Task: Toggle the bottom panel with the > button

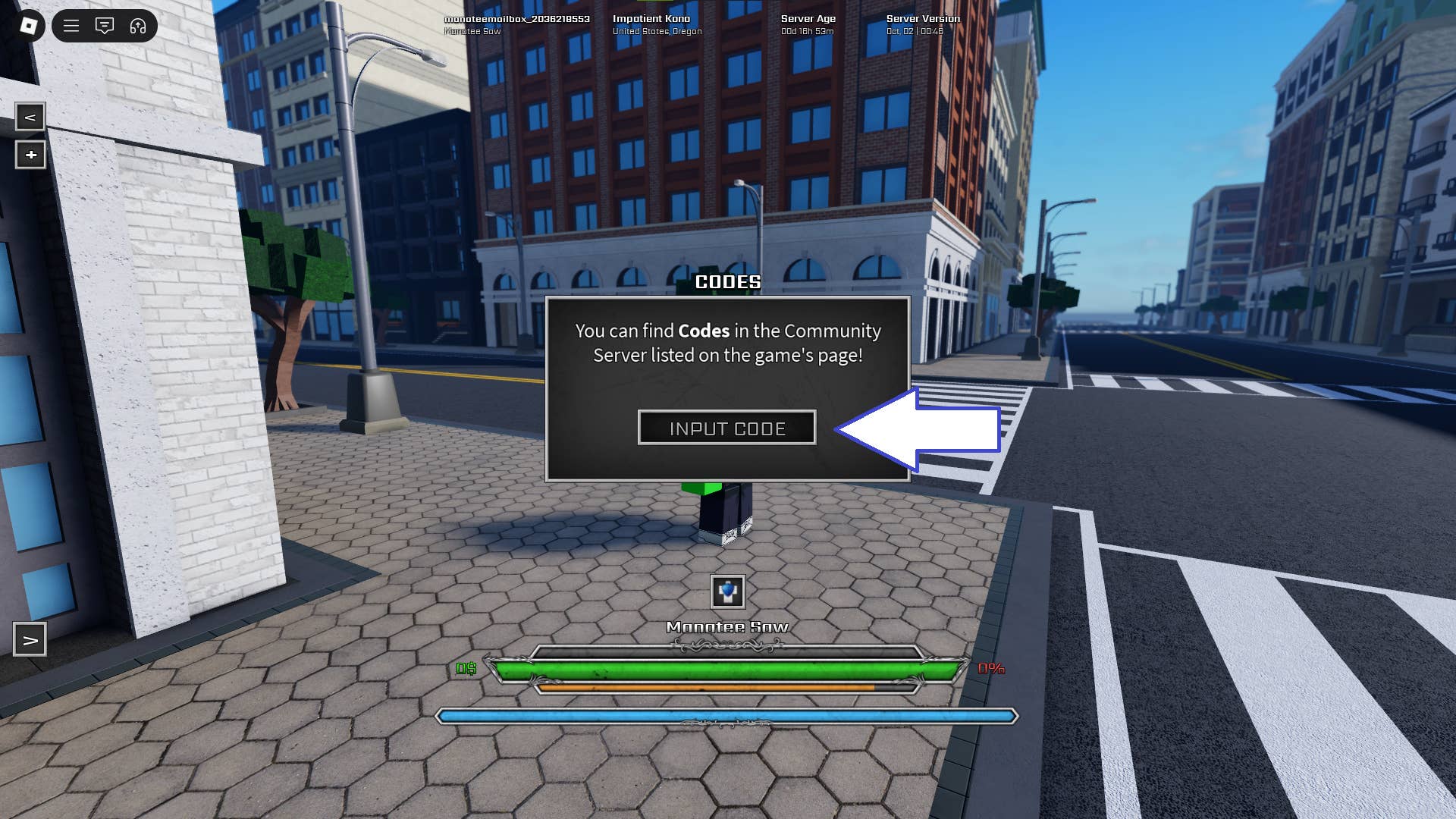Action: (30, 641)
